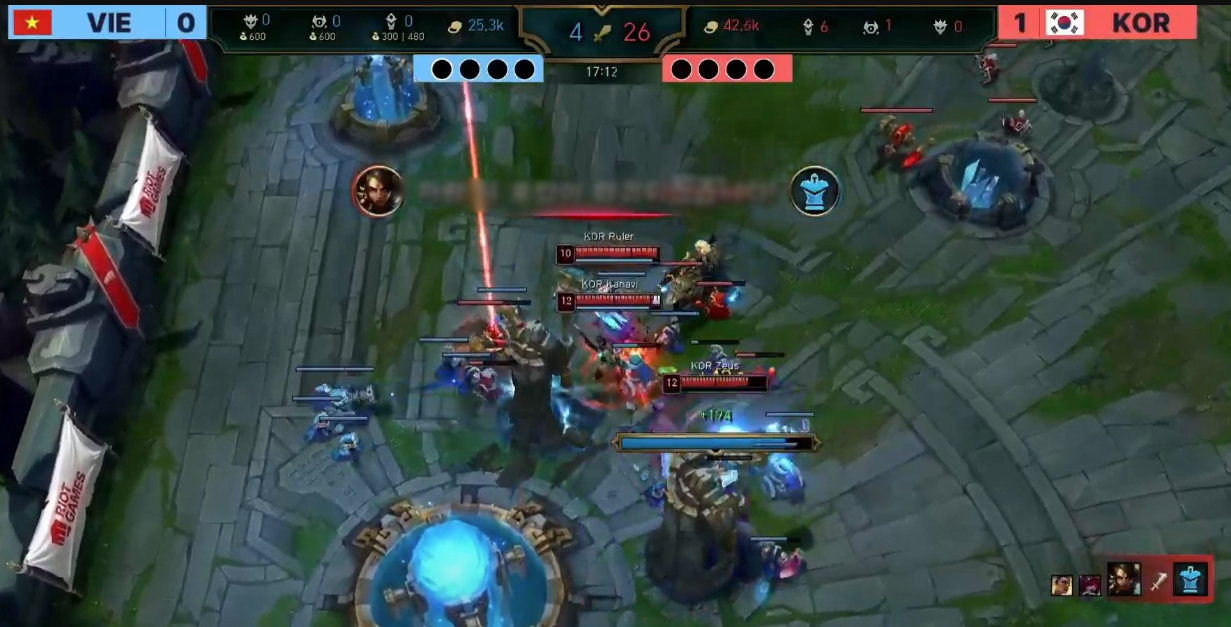The height and width of the screenshot is (627, 1231).
Task: Select the circular champion portrait in the announcement banner
Action: tap(377, 190)
